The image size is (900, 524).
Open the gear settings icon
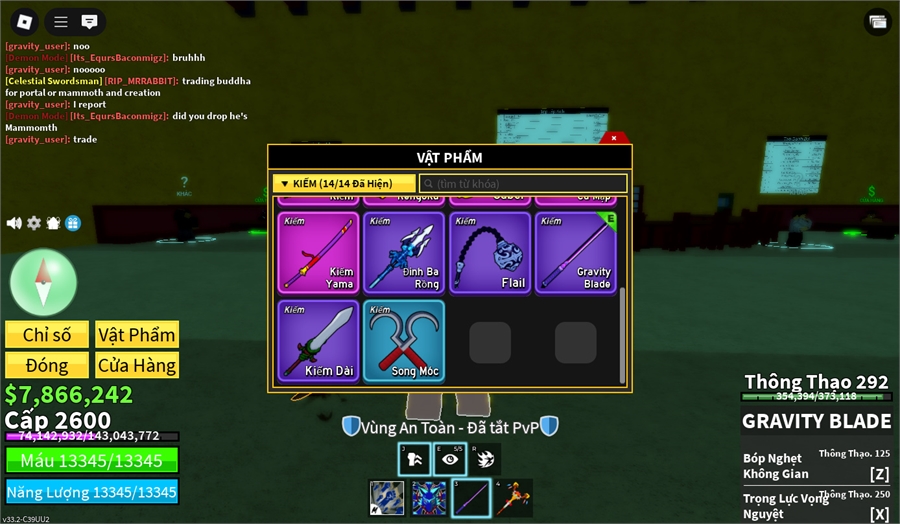pyautogui.click(x=34, y=223)
